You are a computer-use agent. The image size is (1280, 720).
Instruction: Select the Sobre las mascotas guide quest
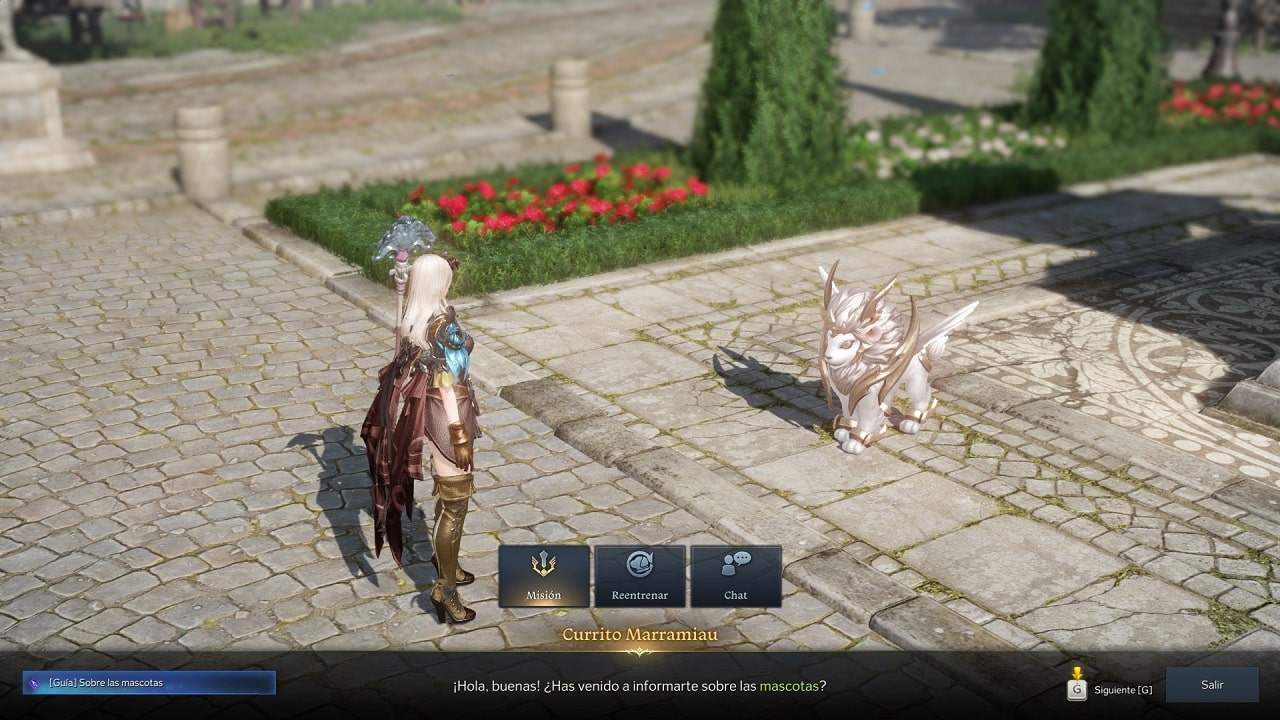click(149, 683)
